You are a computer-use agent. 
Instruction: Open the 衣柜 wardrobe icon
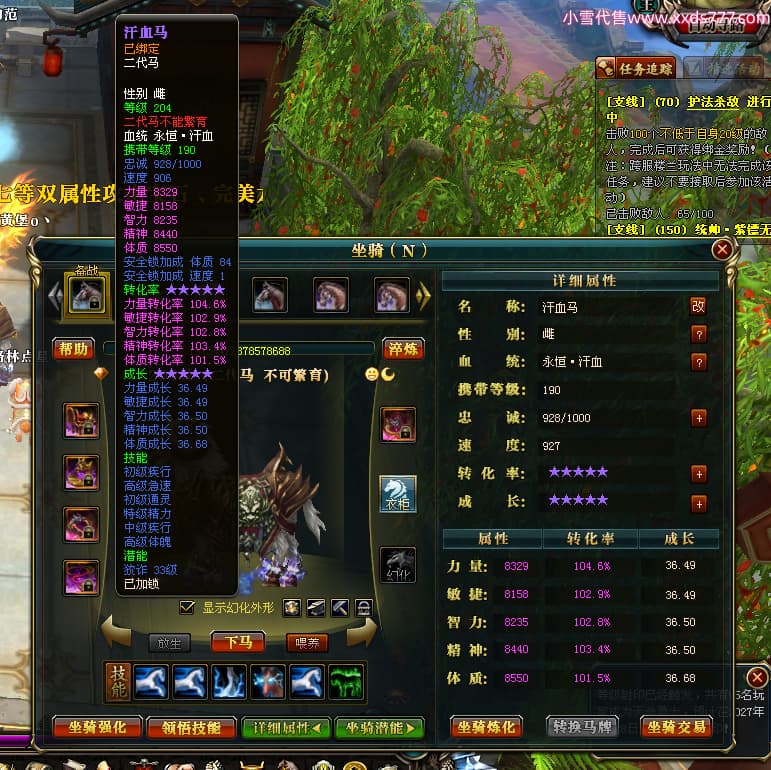coord(398,494)
